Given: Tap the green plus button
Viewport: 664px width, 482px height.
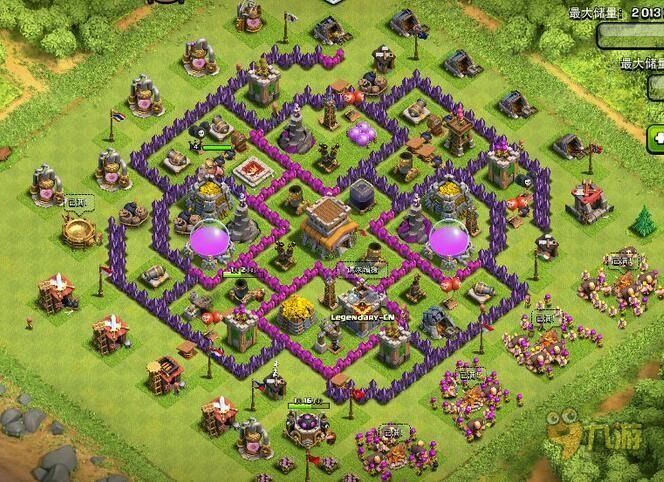Looking at the screenshot, I should [657, 137].
